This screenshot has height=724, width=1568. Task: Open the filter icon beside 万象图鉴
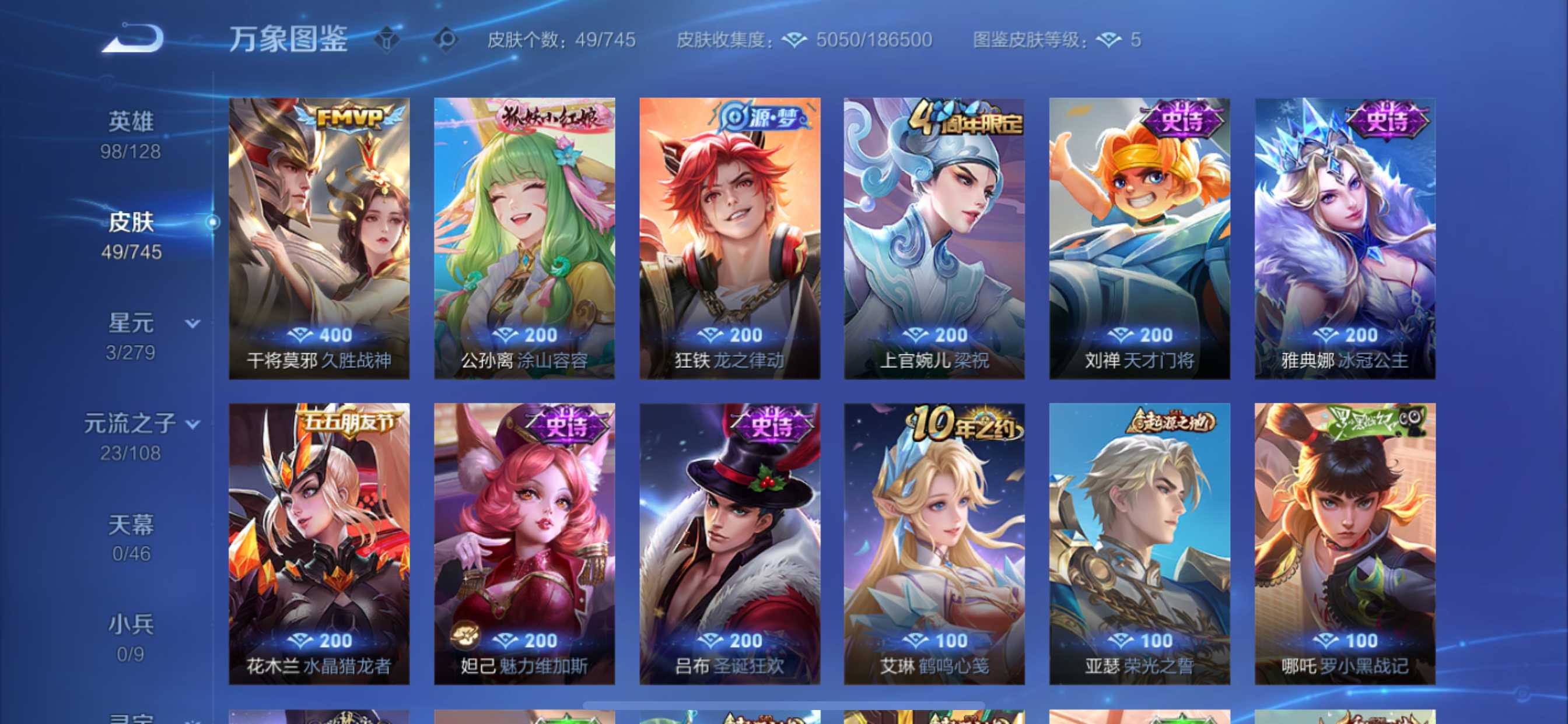387,40
